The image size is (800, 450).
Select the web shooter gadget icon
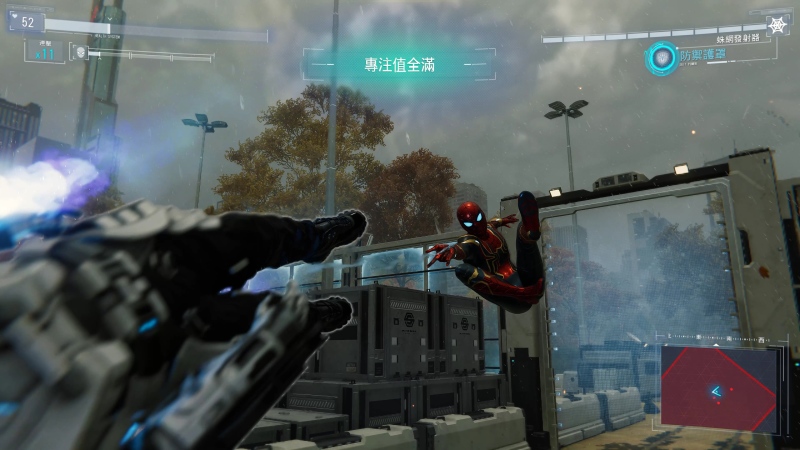point(777,24)
